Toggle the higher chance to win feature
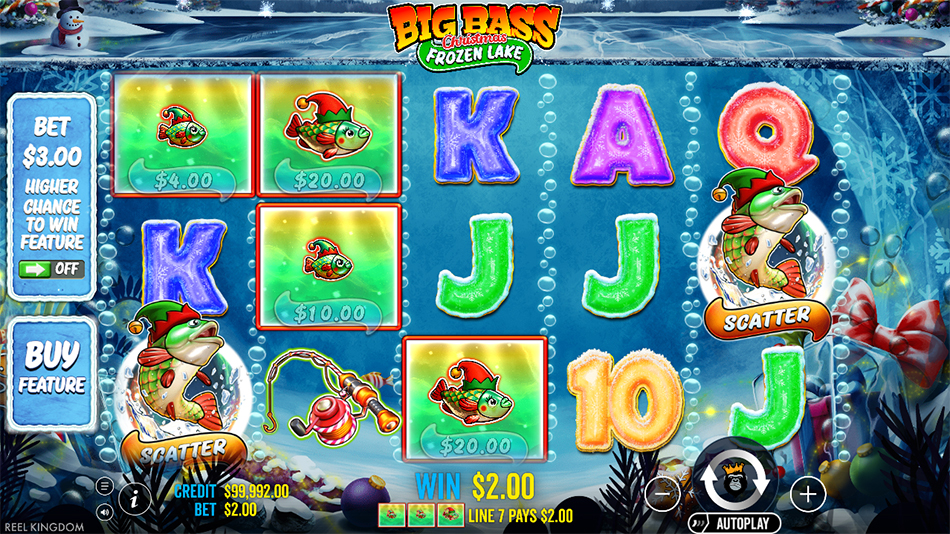This screenshot has width=950, height=534. pos(54,269)
